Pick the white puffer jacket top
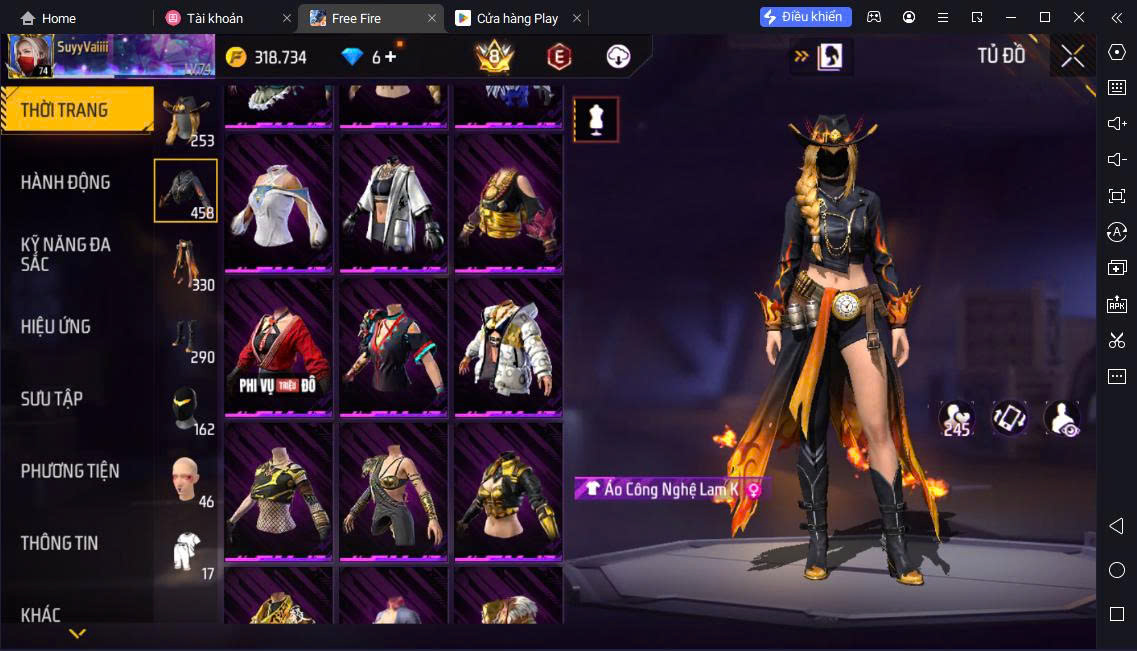Image resolution: width=1137 pixels, height=651 pixels. pyautogui.click(x=508, y=345)
